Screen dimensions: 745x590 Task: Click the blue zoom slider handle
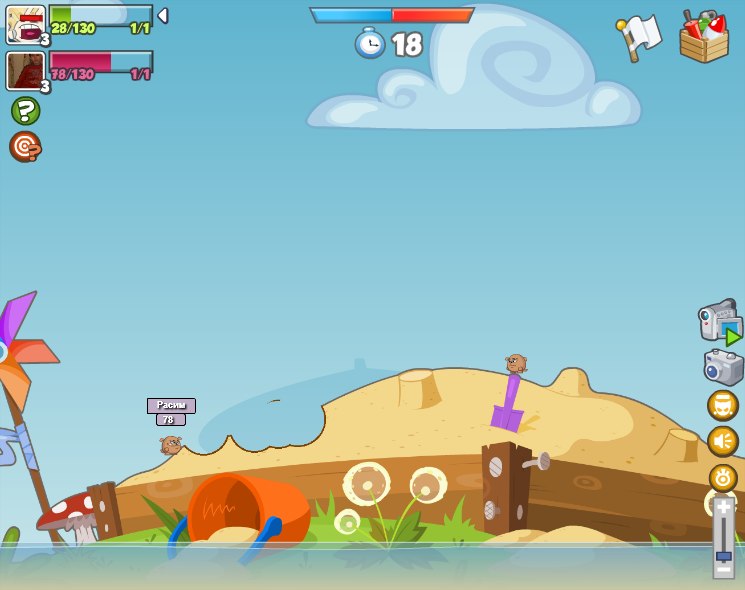pyautogui.click(x=723, y=554)
